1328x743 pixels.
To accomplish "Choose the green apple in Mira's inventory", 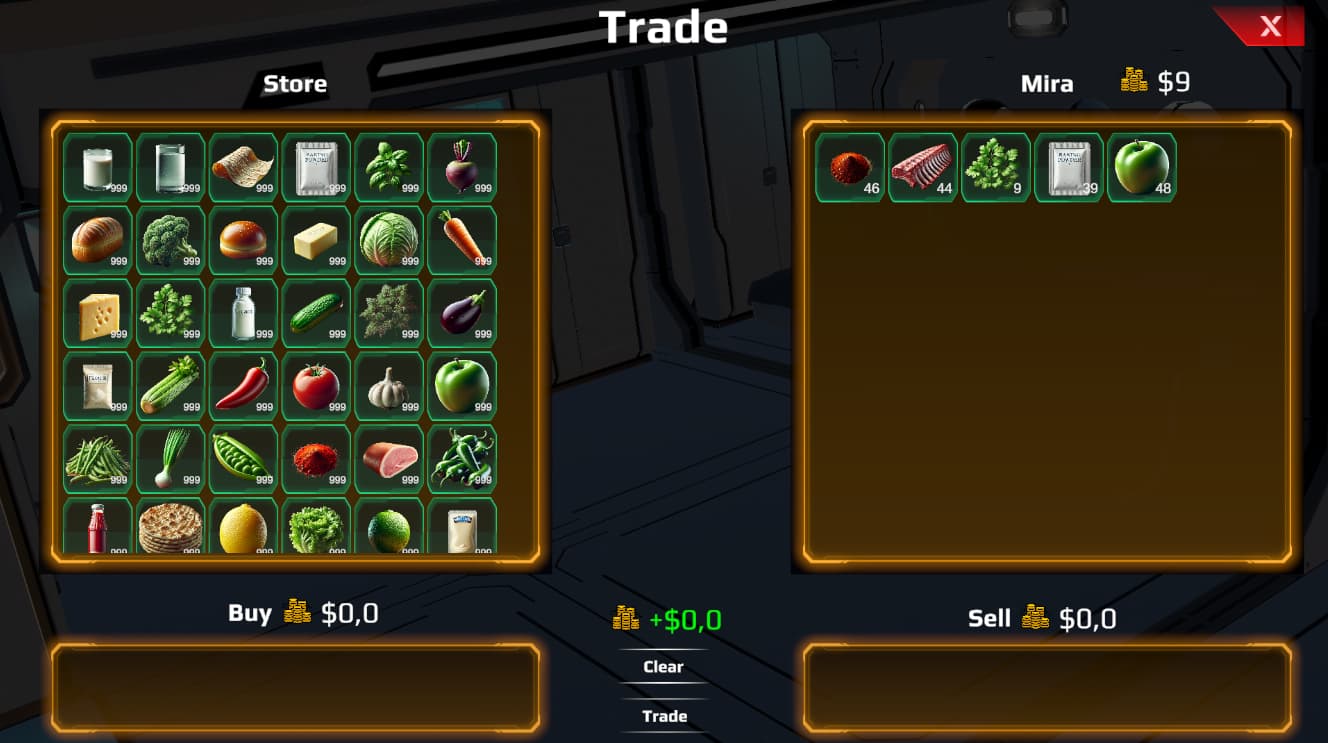I will (x=1142, y=168).
